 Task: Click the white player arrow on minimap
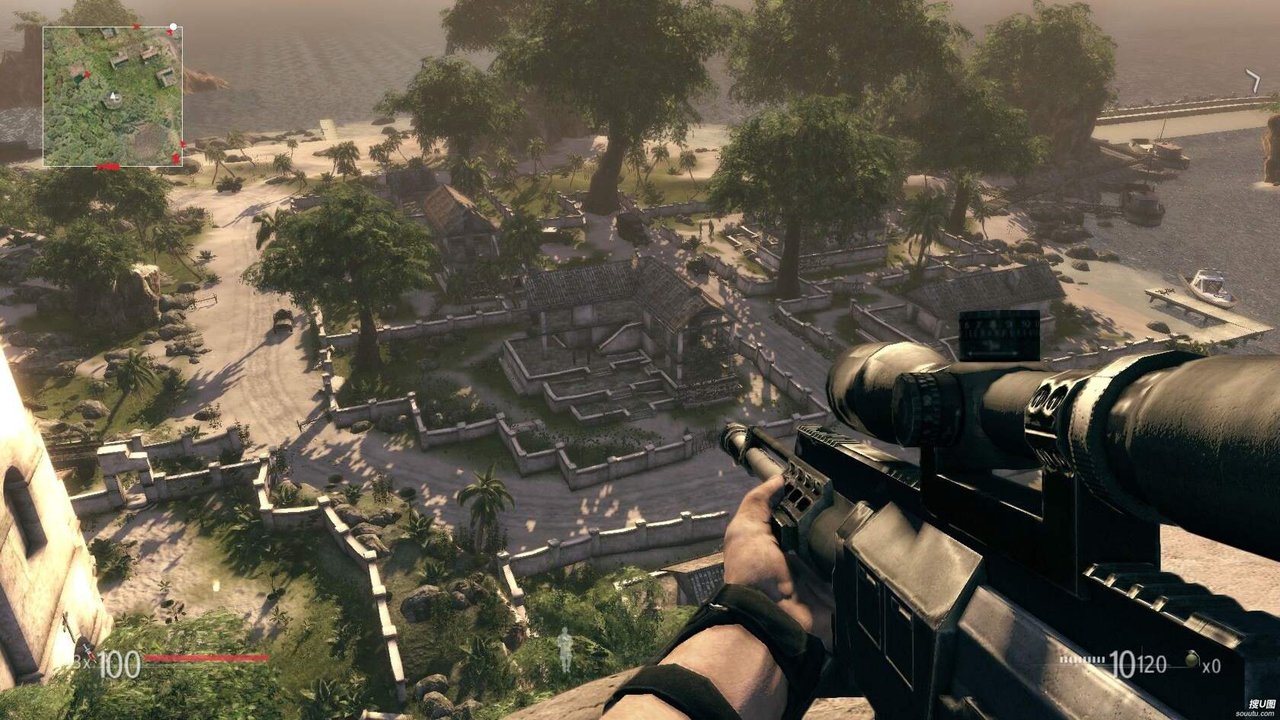pos(113,98)
